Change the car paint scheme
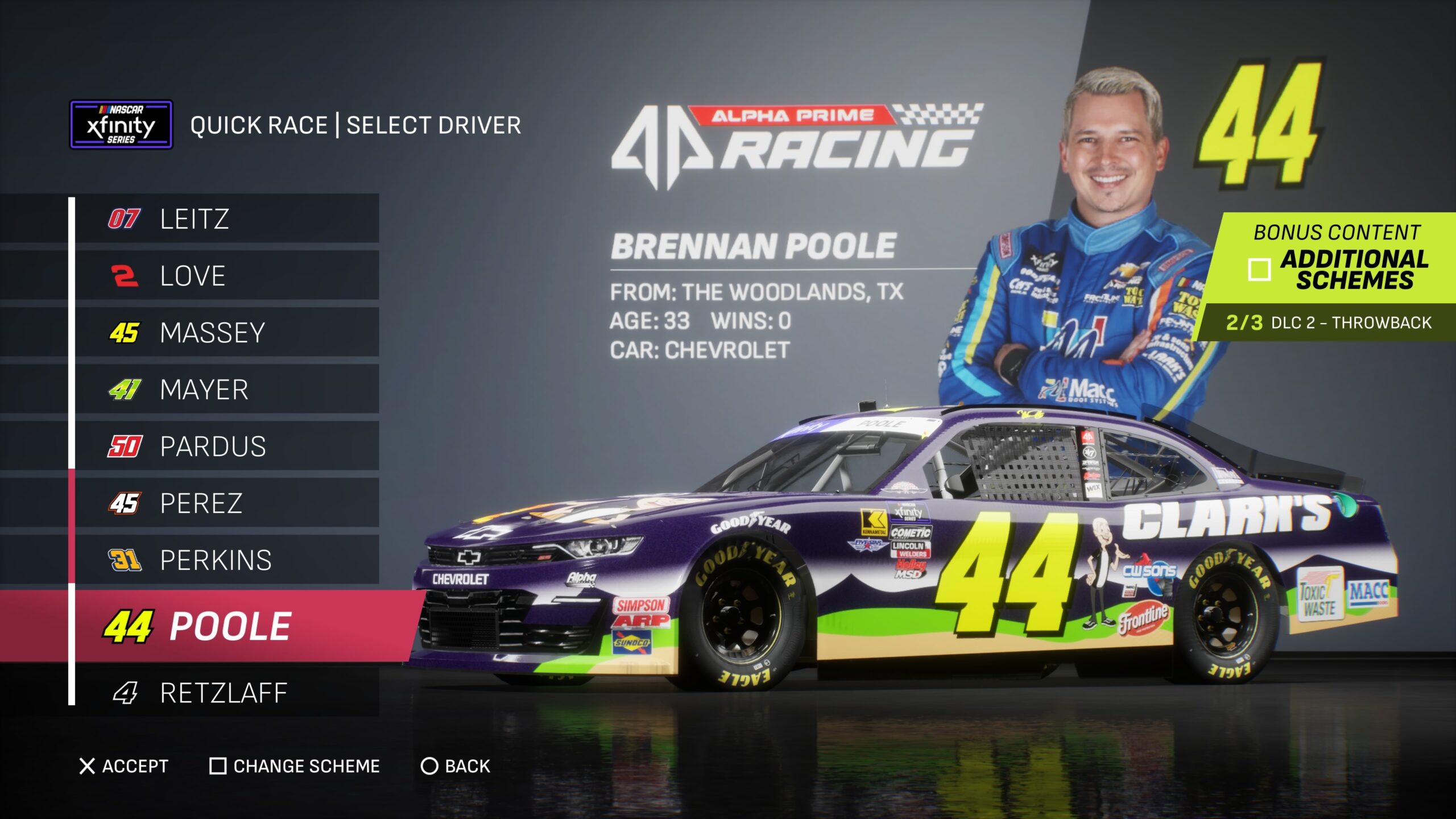1456x819 pixels. (x=295, y=766)
